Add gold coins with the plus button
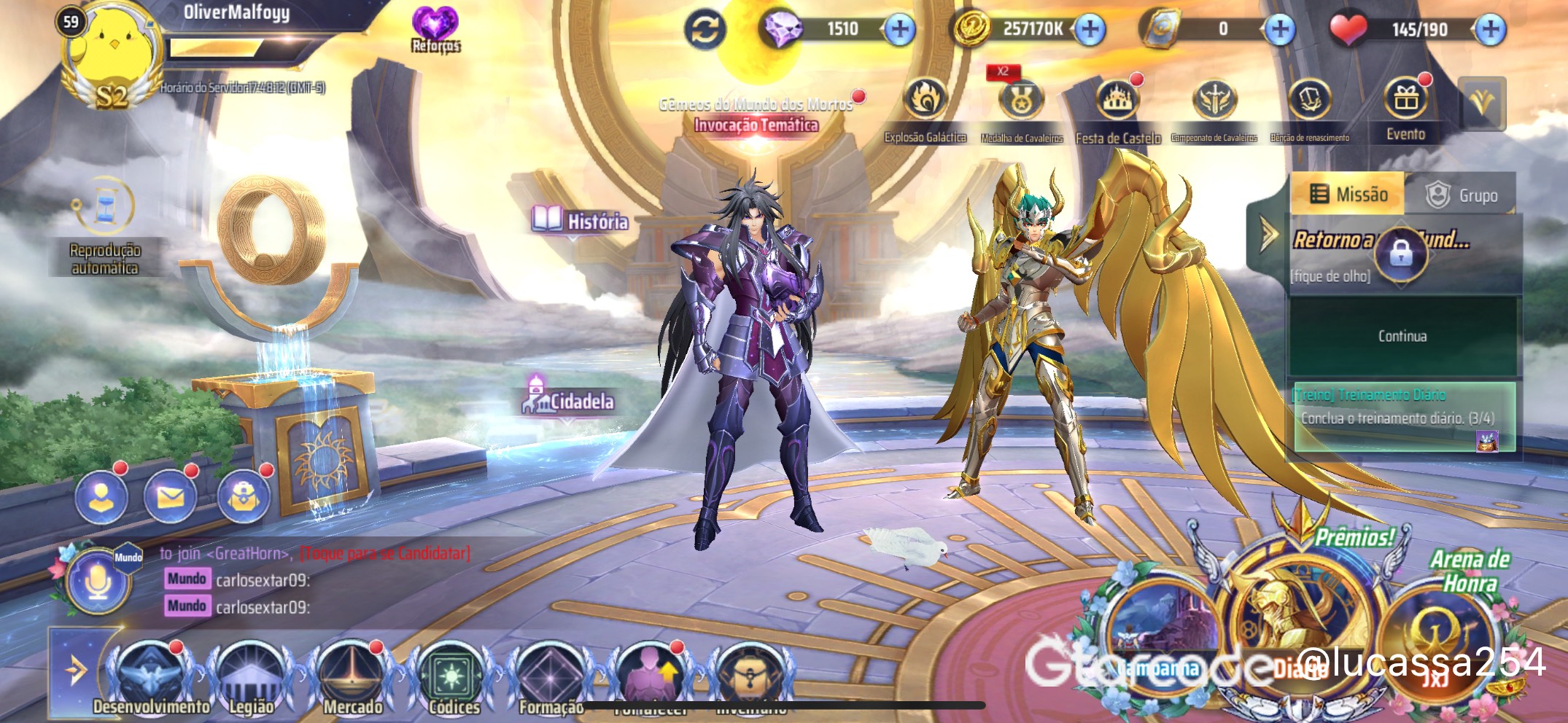Image resolution: width=1568 pixels, height=723 pixels. (x=1090, y=30)
